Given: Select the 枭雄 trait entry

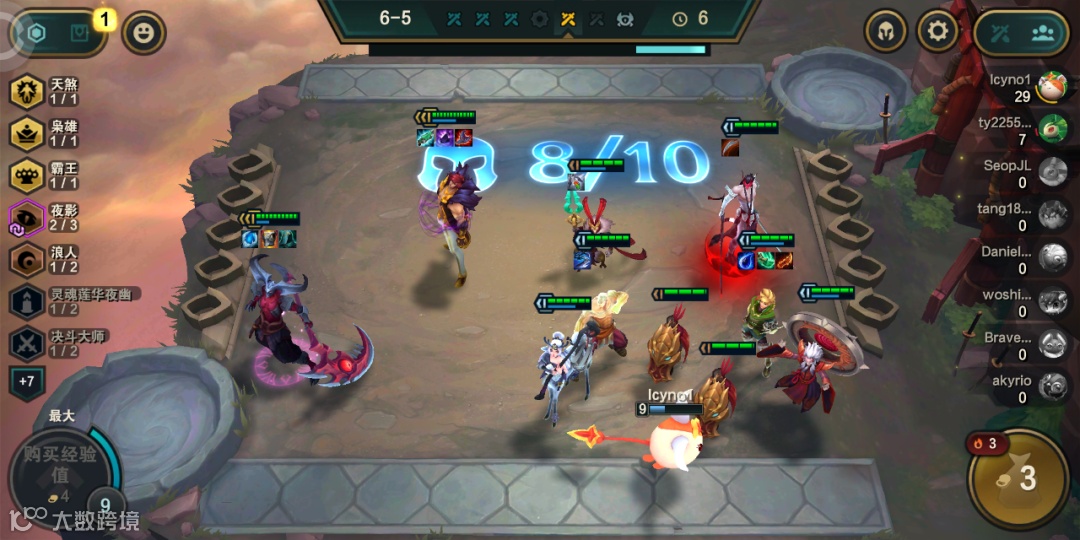Looking at the screenshot, I should point(45,134).
